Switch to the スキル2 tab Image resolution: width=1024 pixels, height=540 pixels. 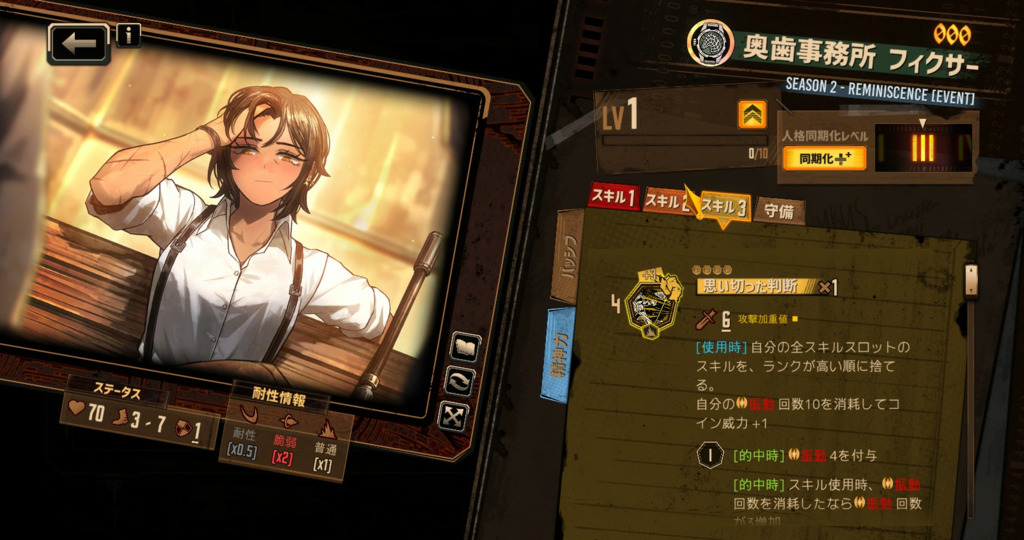pos(664,201)
